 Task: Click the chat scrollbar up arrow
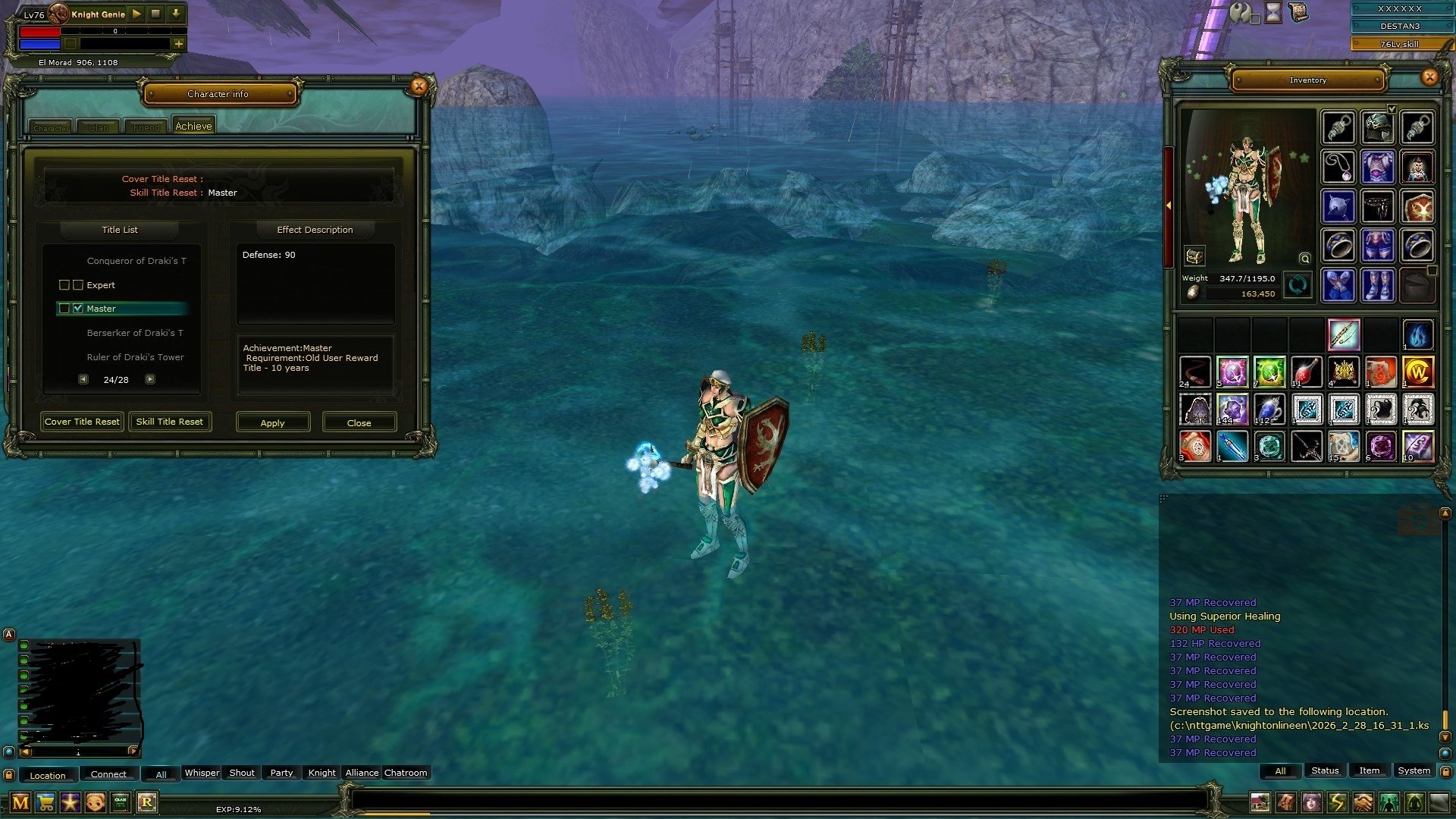pos(1445,513)
